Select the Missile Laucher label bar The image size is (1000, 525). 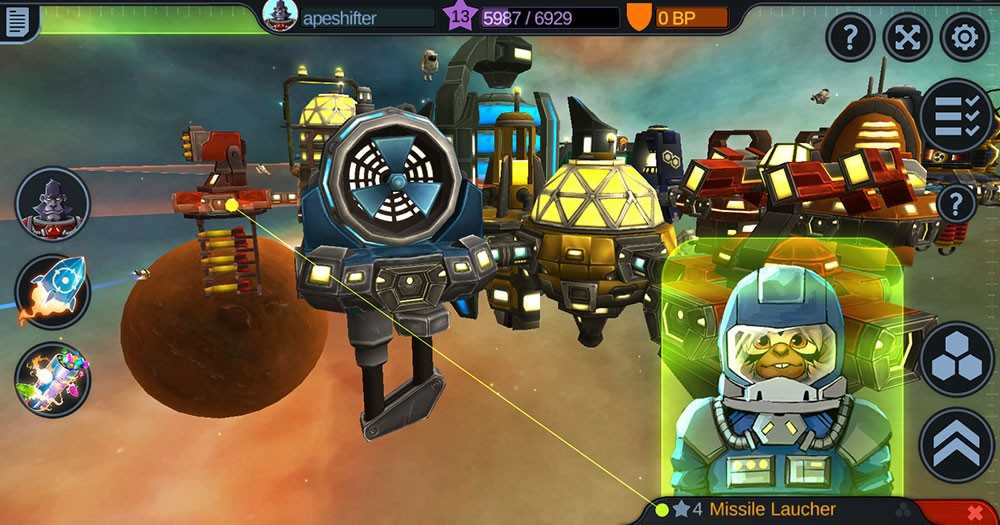(x=772, y=510)
